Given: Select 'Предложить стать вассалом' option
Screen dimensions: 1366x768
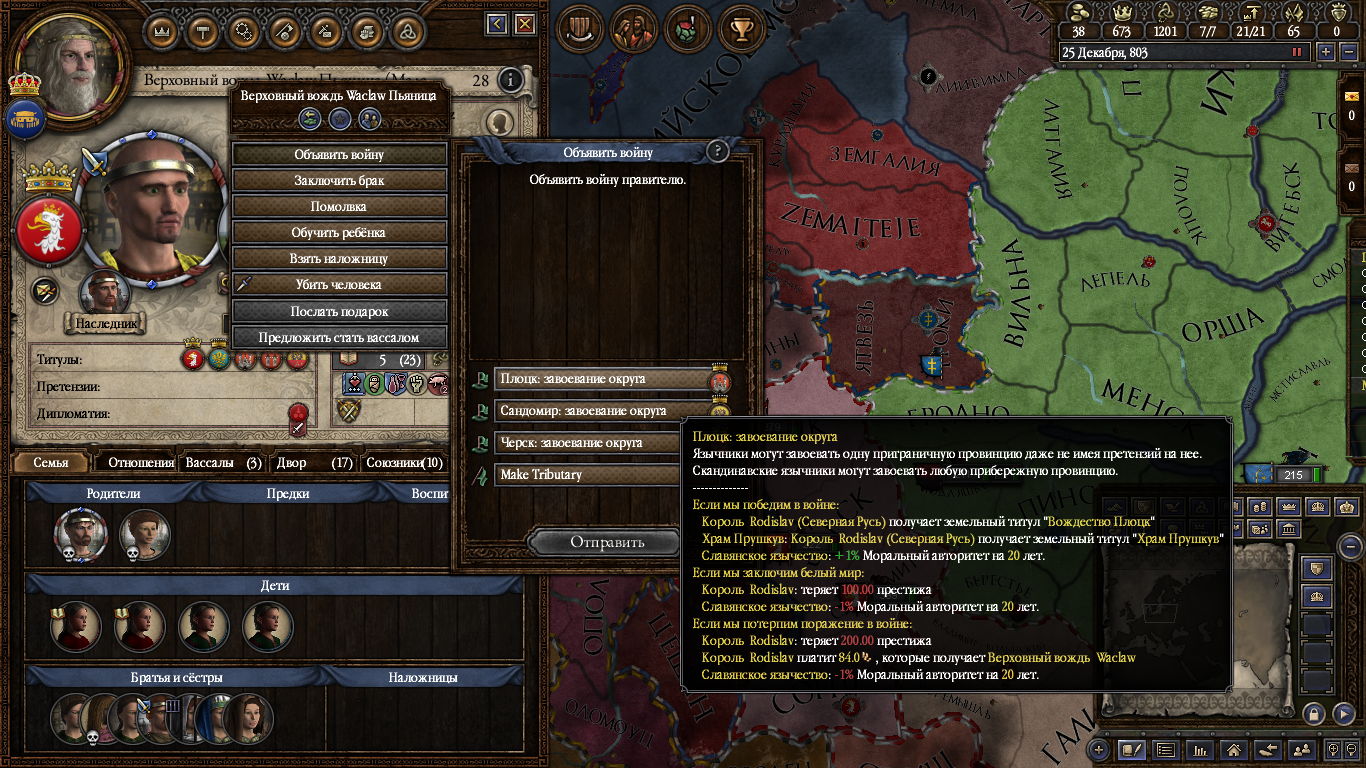Looking at the screenshot, I should point(339,337).
